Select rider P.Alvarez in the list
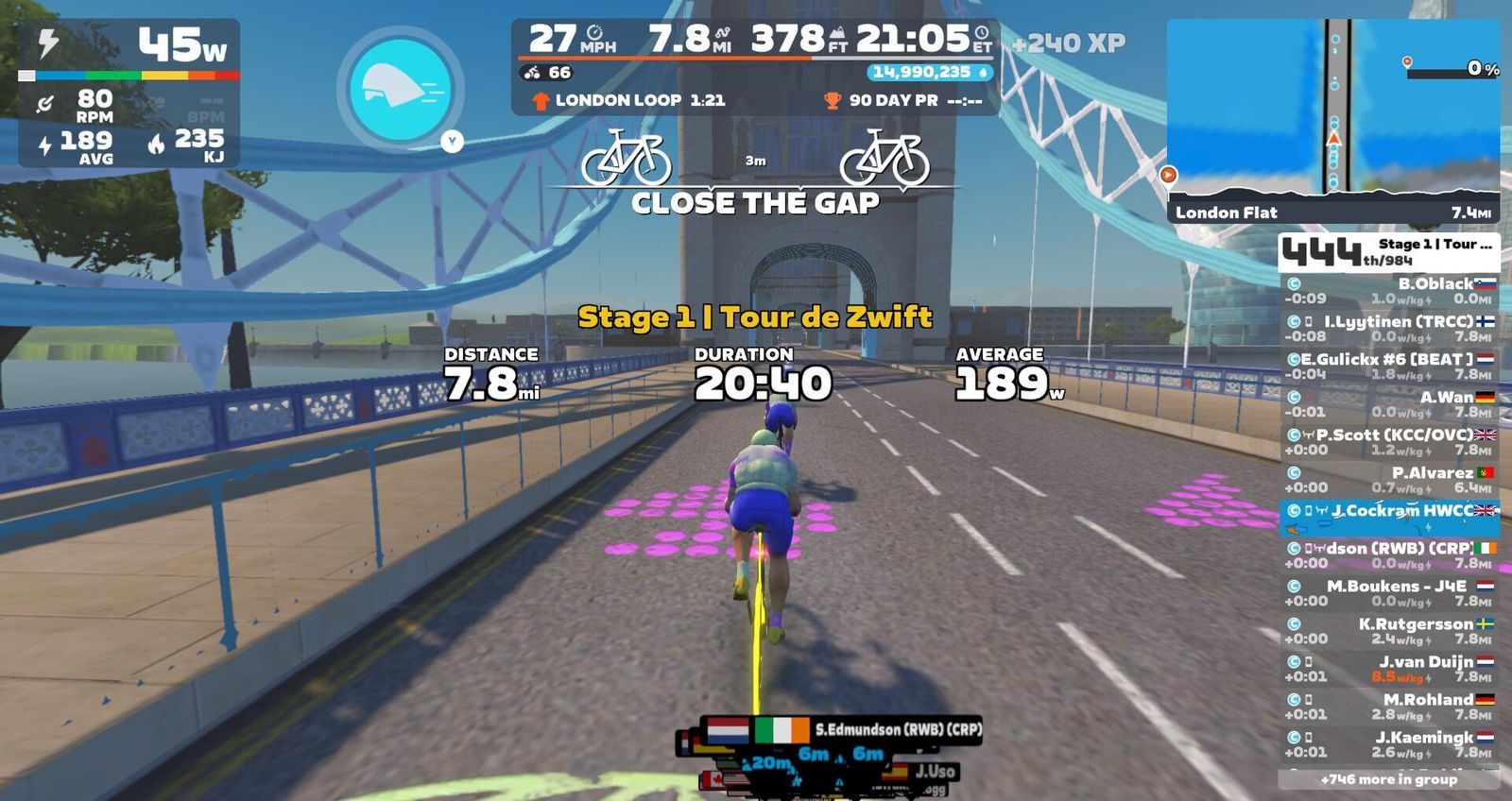Viewport: 1512px width, 801px height. [x=1389, y=479]
